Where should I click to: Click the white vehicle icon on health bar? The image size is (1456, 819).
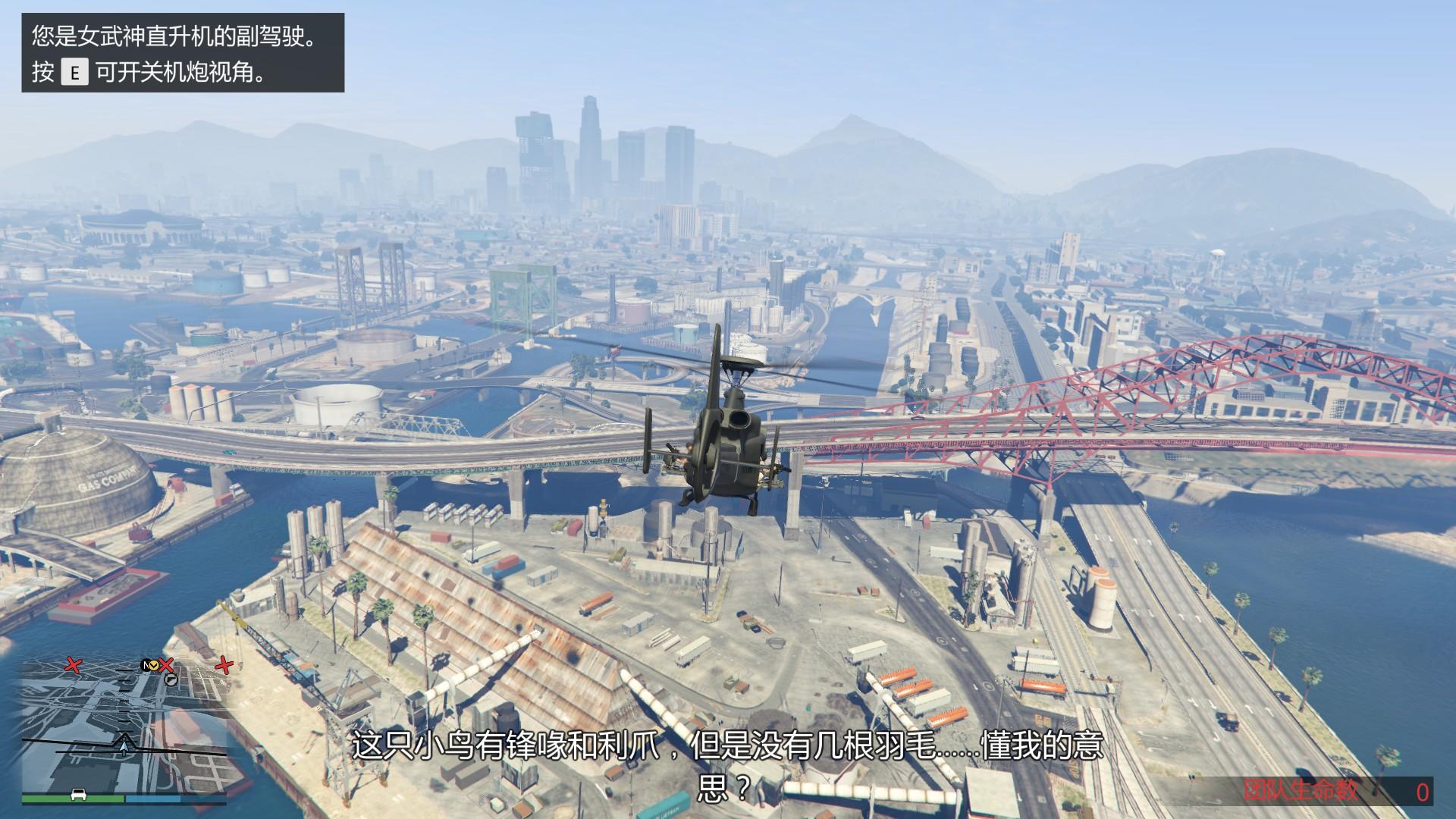77,795
